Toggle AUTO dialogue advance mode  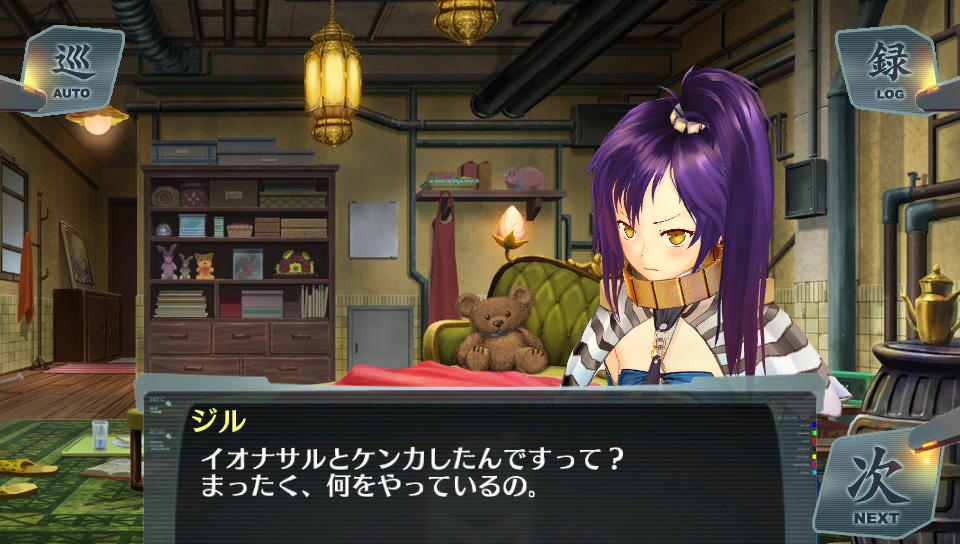coord(72,70)
